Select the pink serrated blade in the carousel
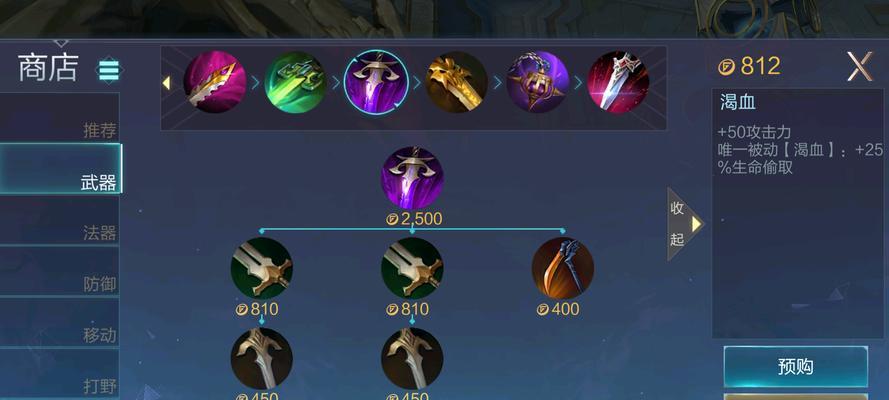Image resolution: width=889 pixels, height=400 pixels. (x=214, y=82)
